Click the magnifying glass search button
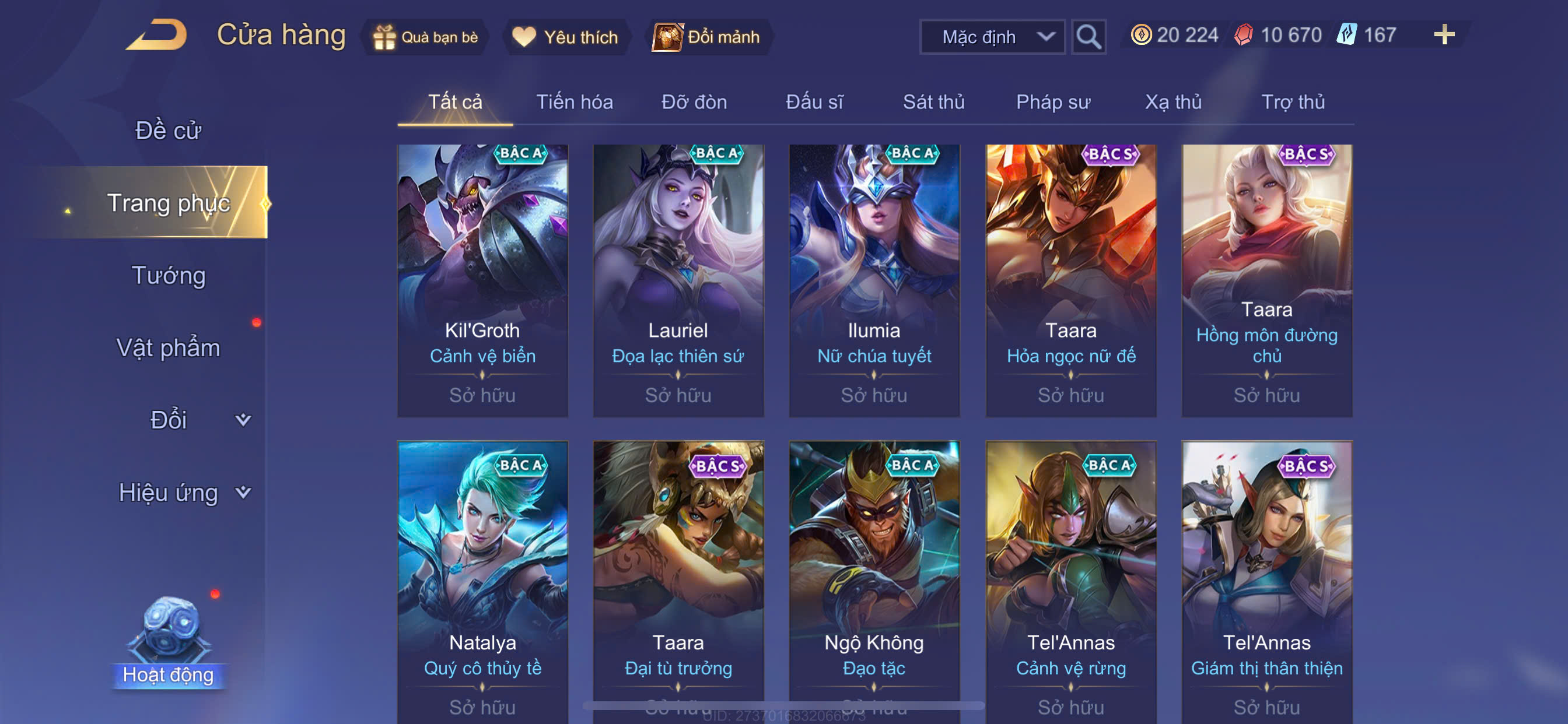1568x724 pixels. 1088,37
